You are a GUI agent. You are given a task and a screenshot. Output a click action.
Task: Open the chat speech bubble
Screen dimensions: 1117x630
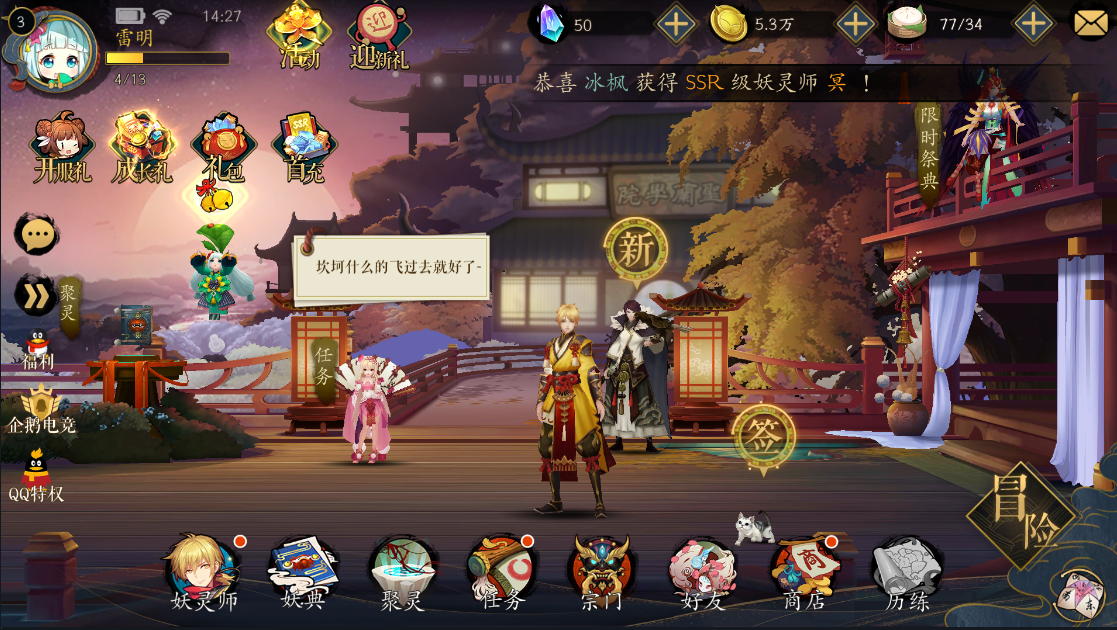pyautogui.click(x=38, y=234)
